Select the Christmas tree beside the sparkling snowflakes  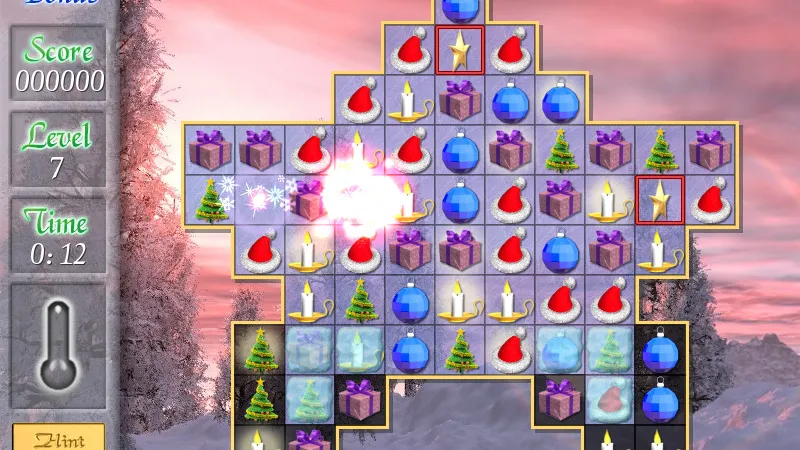coord(211,200)
